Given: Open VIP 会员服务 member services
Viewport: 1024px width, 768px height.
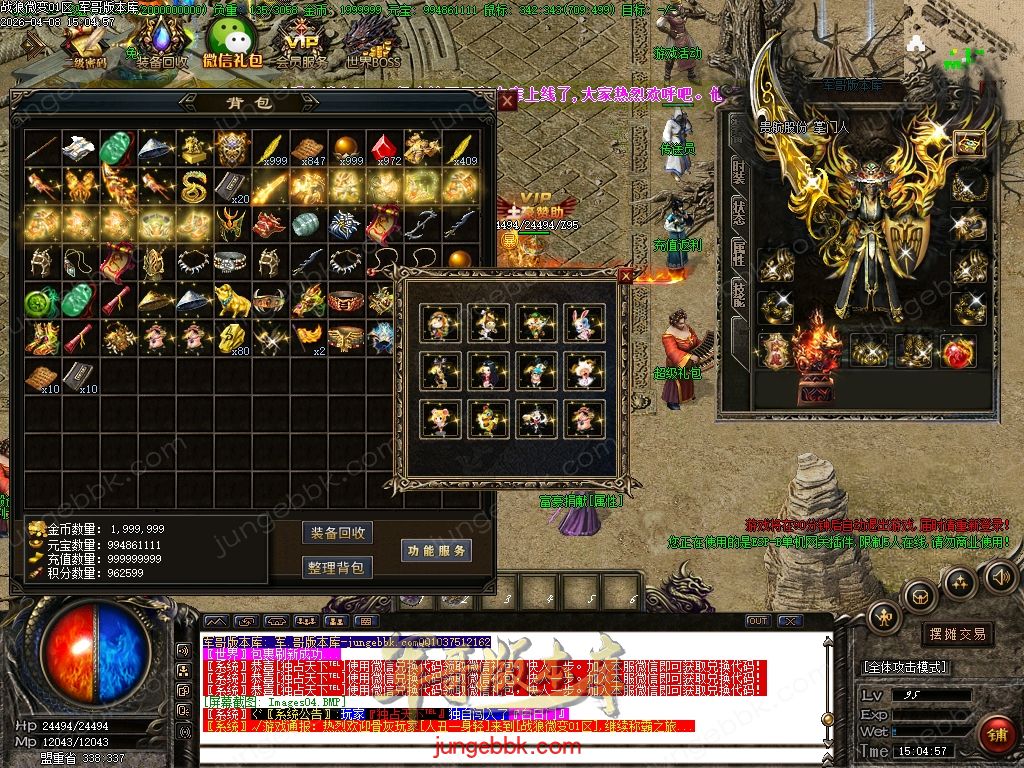Looking at the screenshot, I should pyautogui.click(x=301, y=45).
